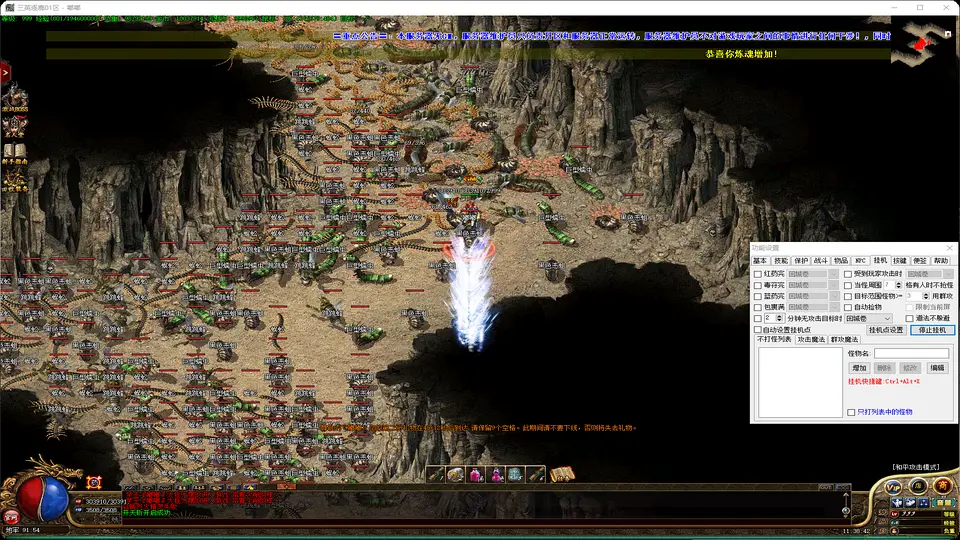Show the 物品 tab
The height and width of the screenshot is (540, 960).
(841, 260)
